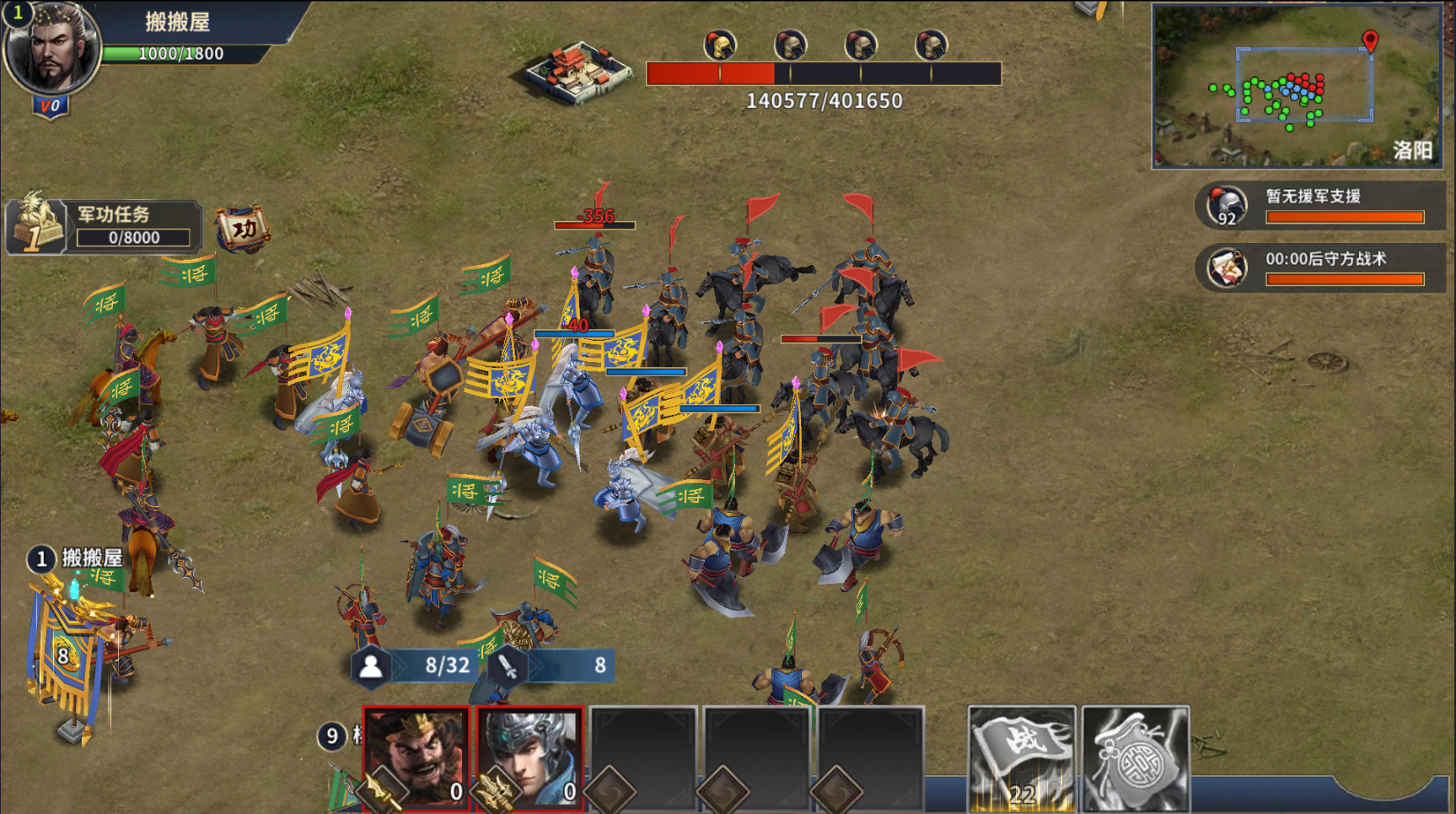Tap the 功 scroll icon
This screenshot has height=814, width=1456.
click(x=244, y=229)
